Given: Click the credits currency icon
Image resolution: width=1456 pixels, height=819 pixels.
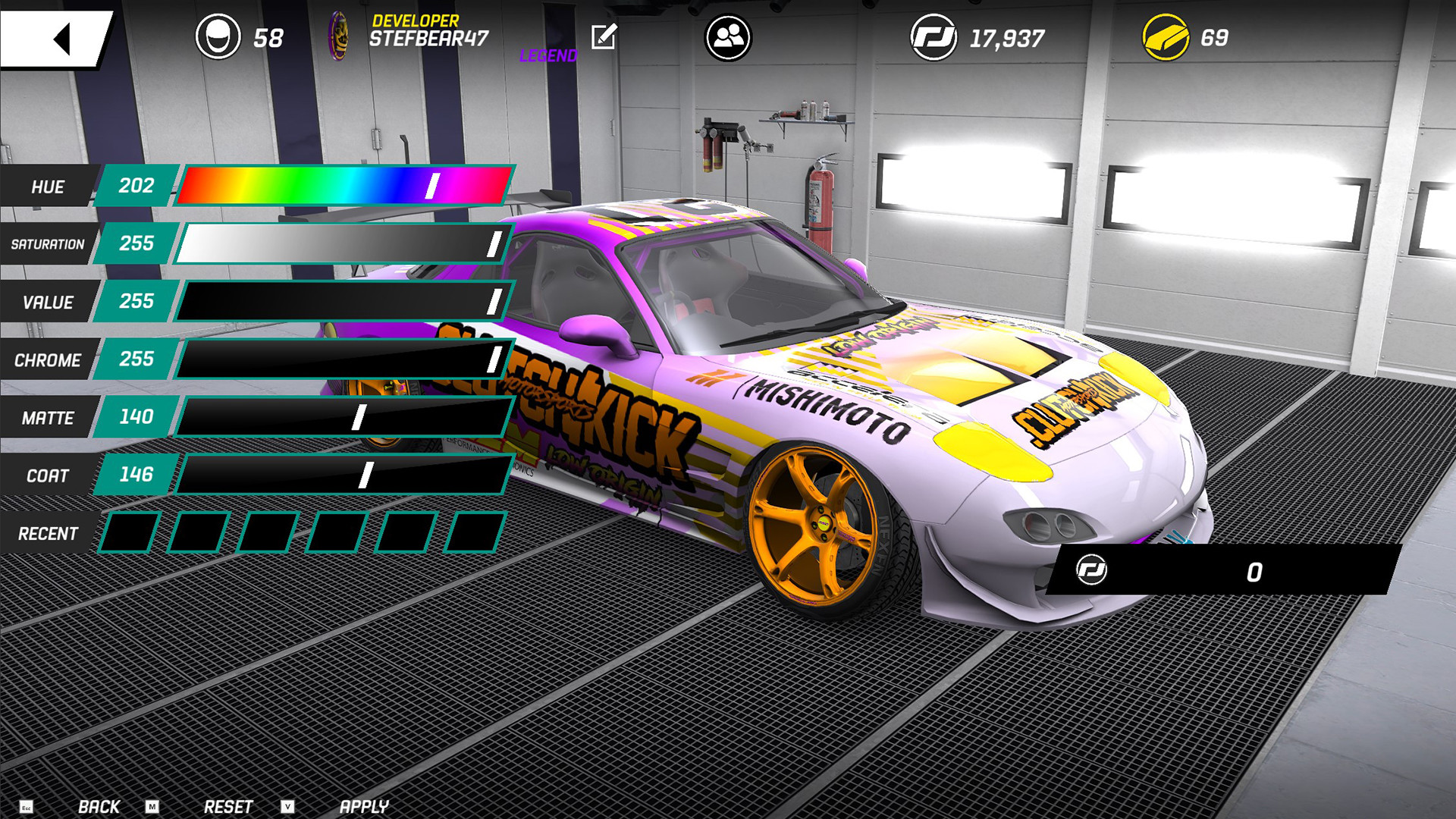Looking at the screenshot, I should 934,37.
